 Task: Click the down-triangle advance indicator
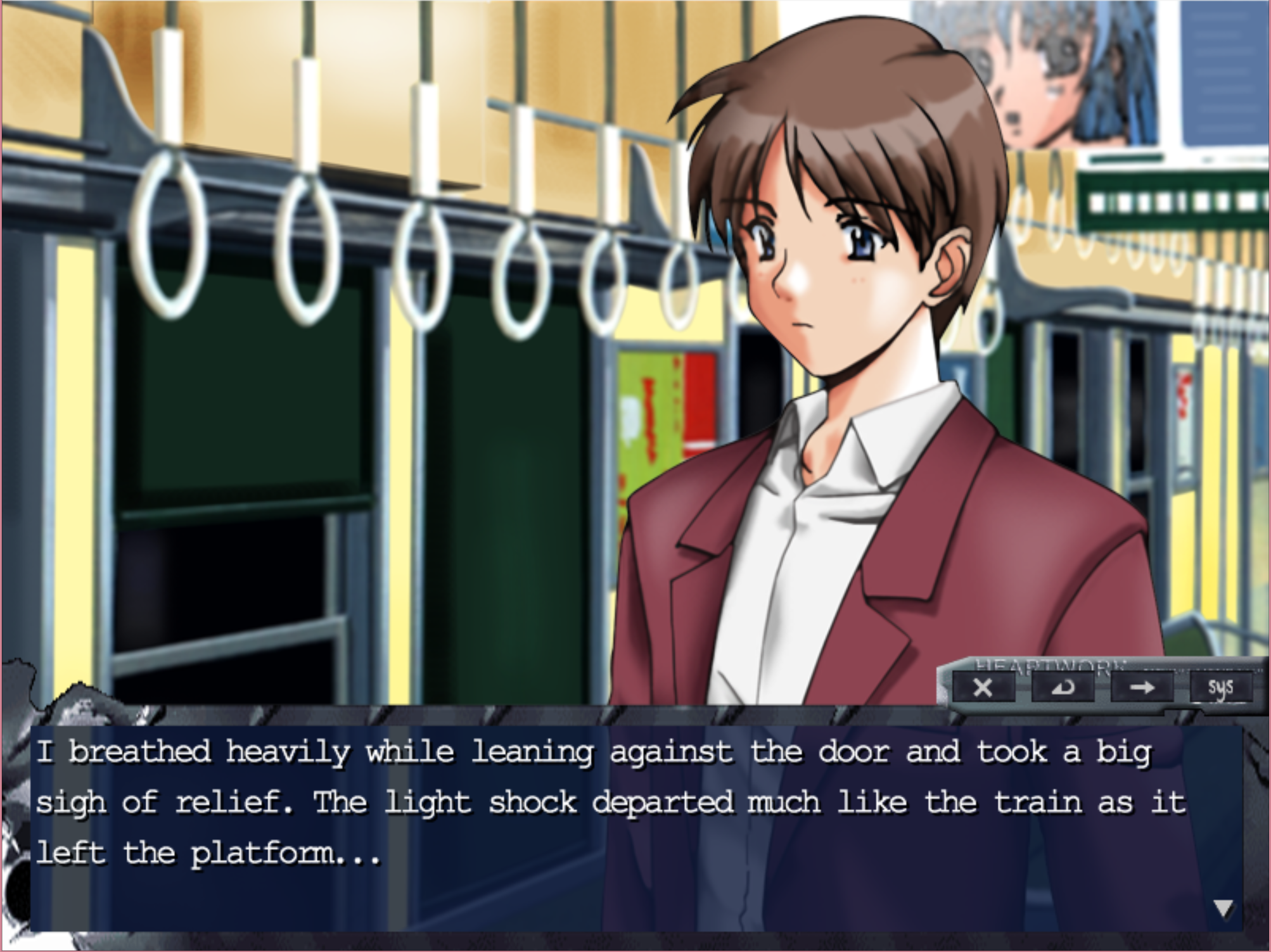point(1222,907)
